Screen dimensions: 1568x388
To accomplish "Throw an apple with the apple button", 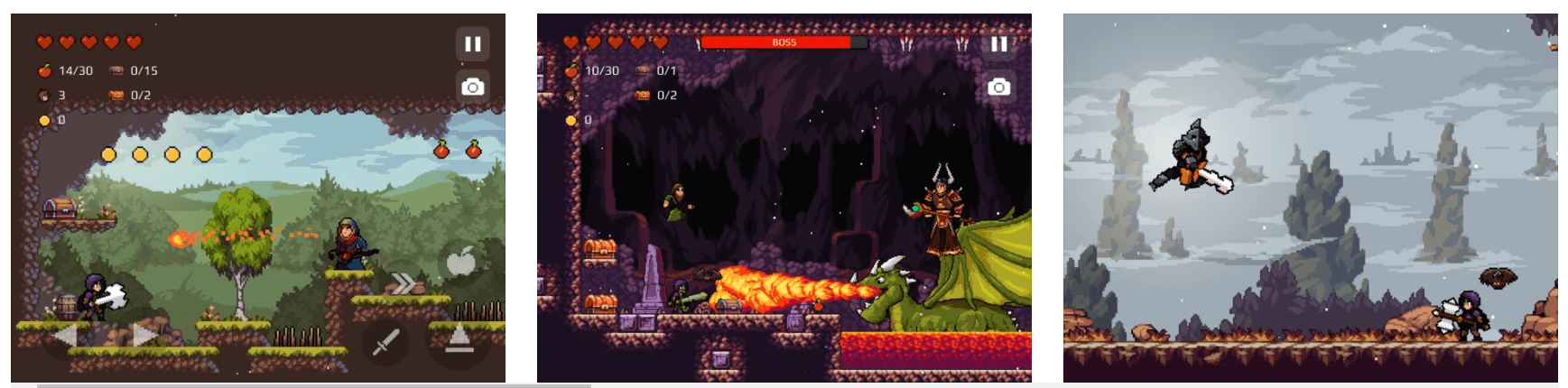I will point(460,262).
